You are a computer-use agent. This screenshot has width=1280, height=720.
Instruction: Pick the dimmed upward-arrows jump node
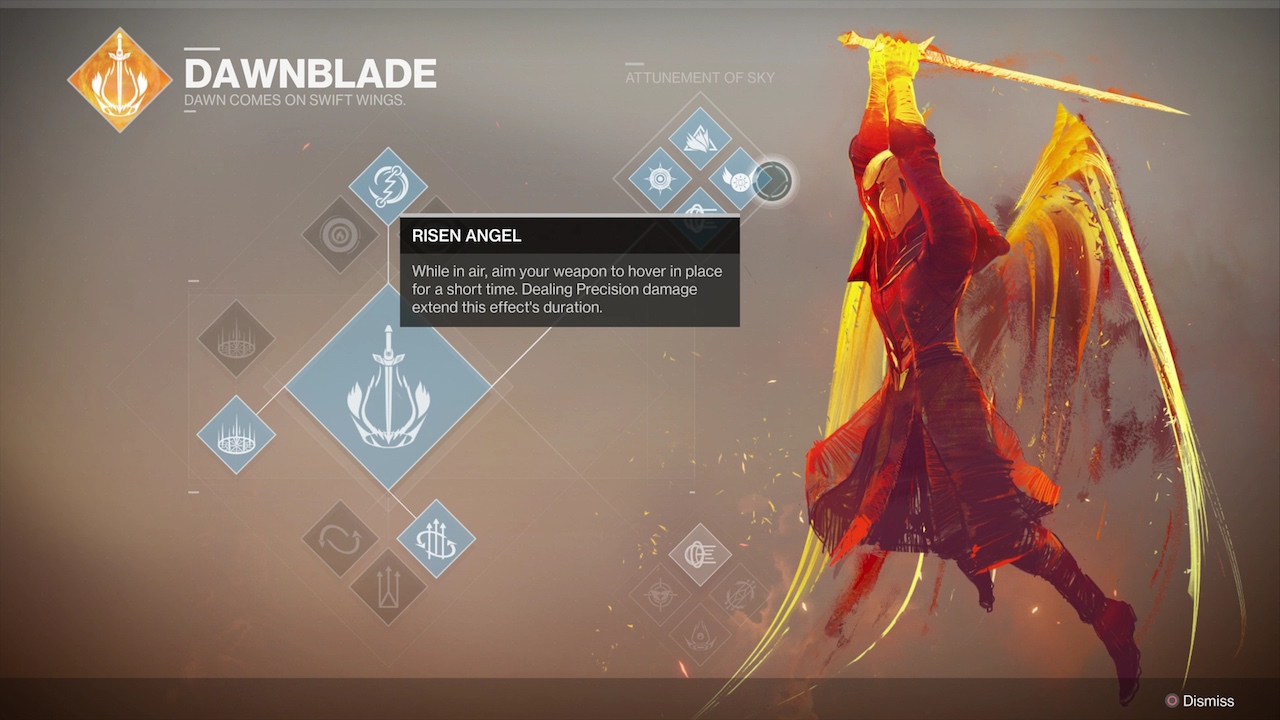click(x=388, y=587)
